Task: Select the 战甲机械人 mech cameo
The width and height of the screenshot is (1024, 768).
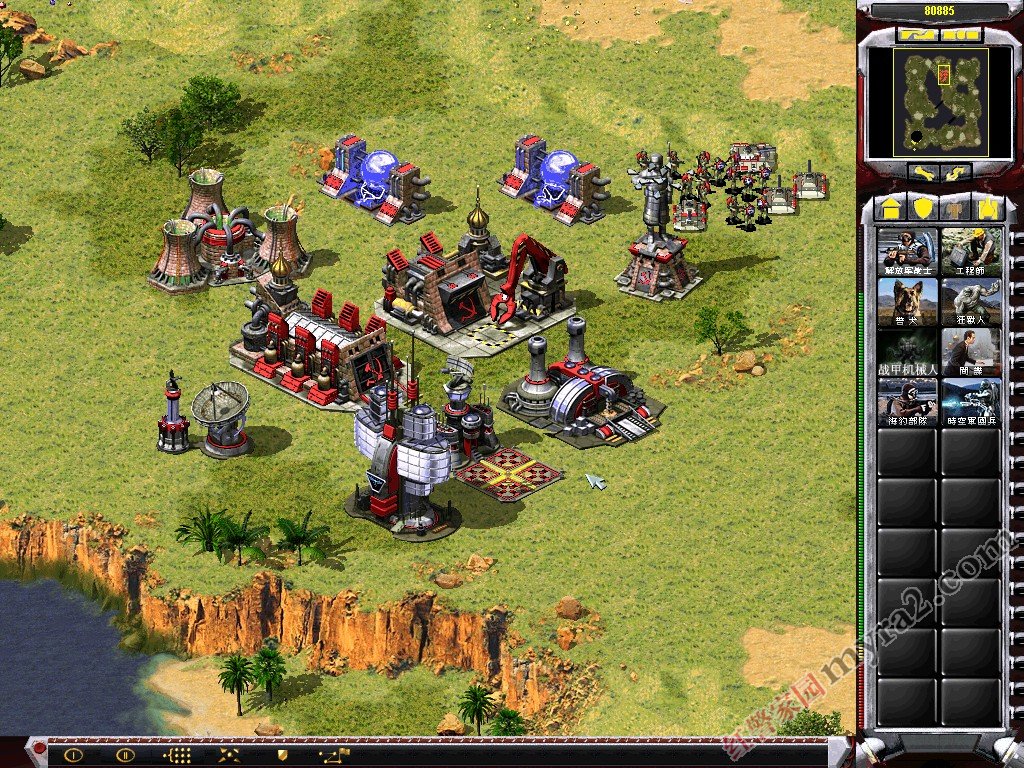Action: pos(907,352)
